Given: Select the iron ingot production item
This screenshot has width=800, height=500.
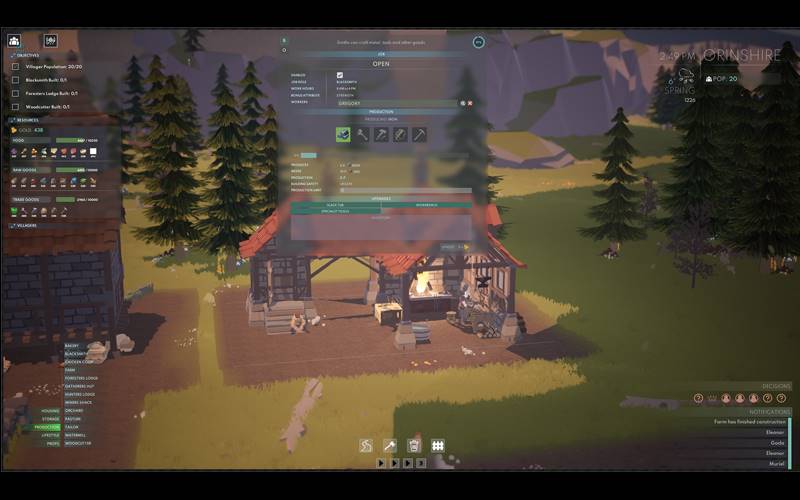Looking at the screenshot, I should (343, 134).
